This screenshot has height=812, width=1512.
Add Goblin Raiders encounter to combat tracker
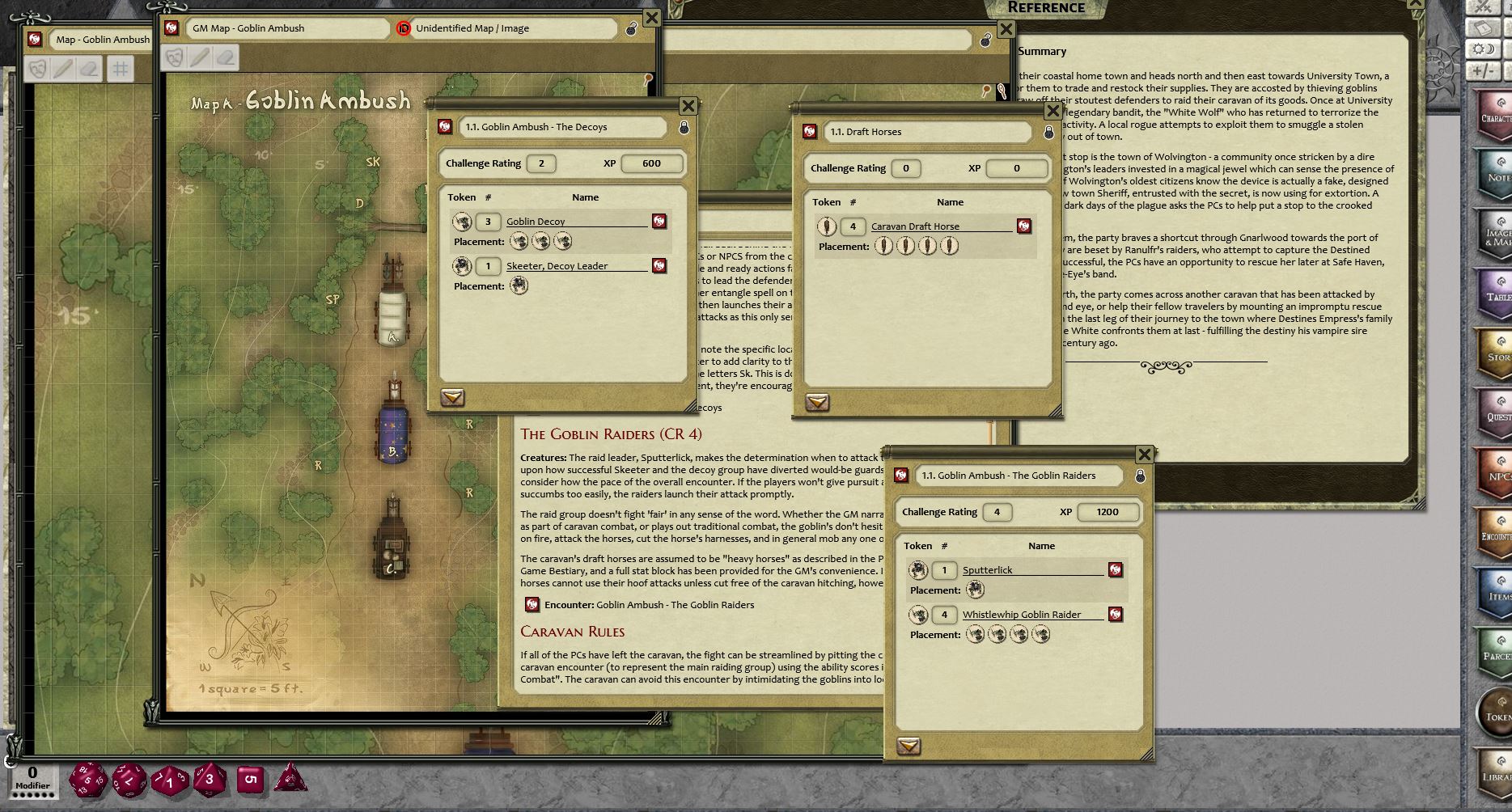(x=908, y=746)
